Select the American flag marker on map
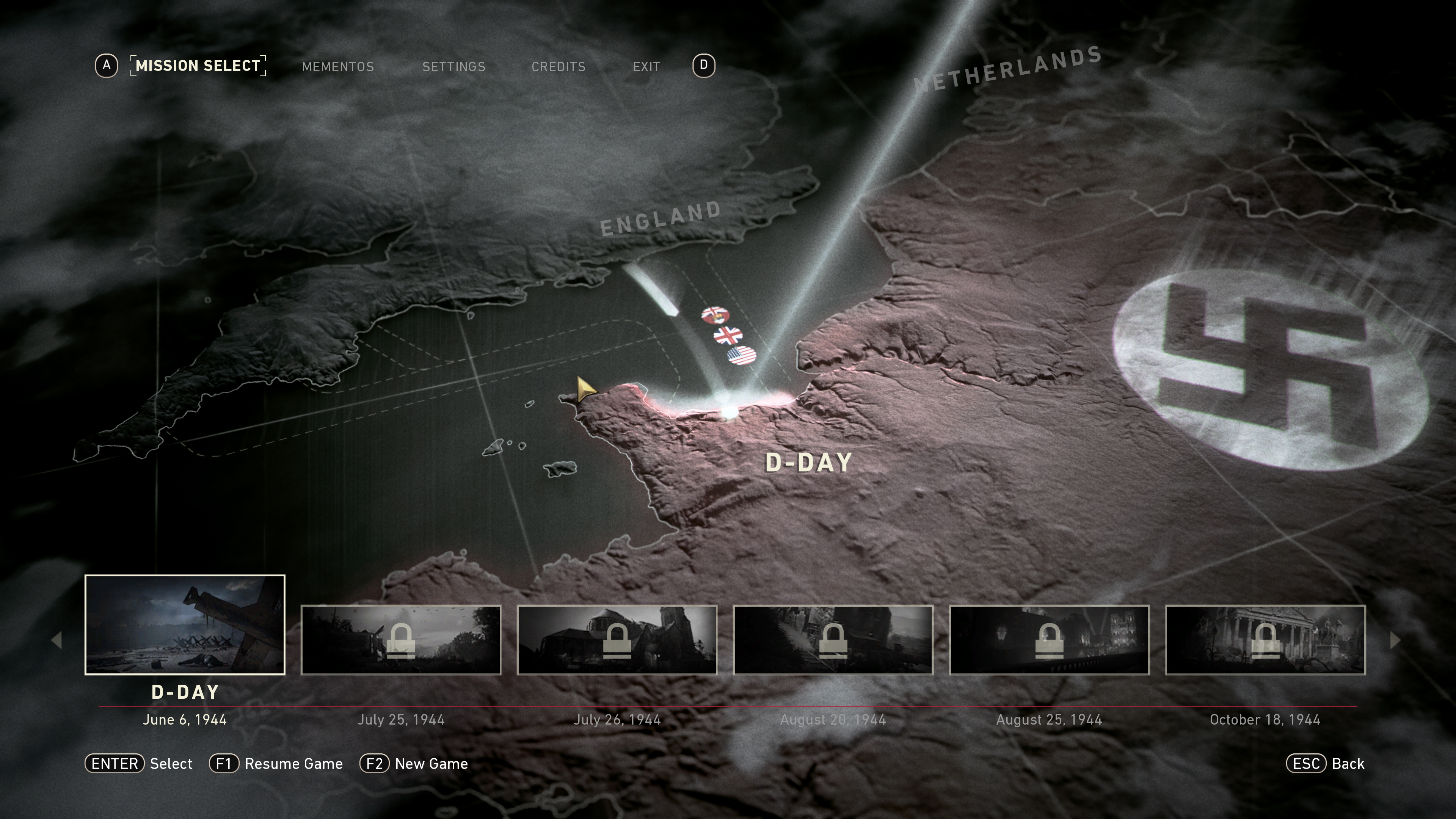 742,356
